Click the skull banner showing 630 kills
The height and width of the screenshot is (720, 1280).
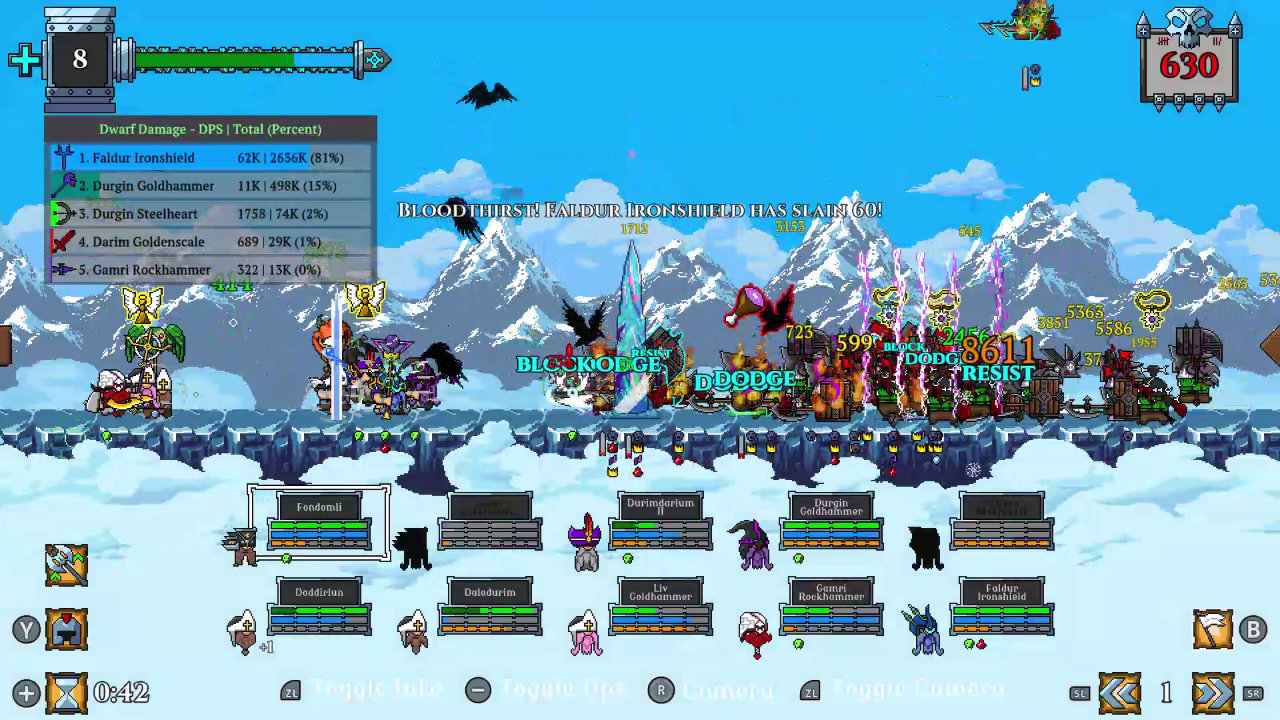point(1190,62)
